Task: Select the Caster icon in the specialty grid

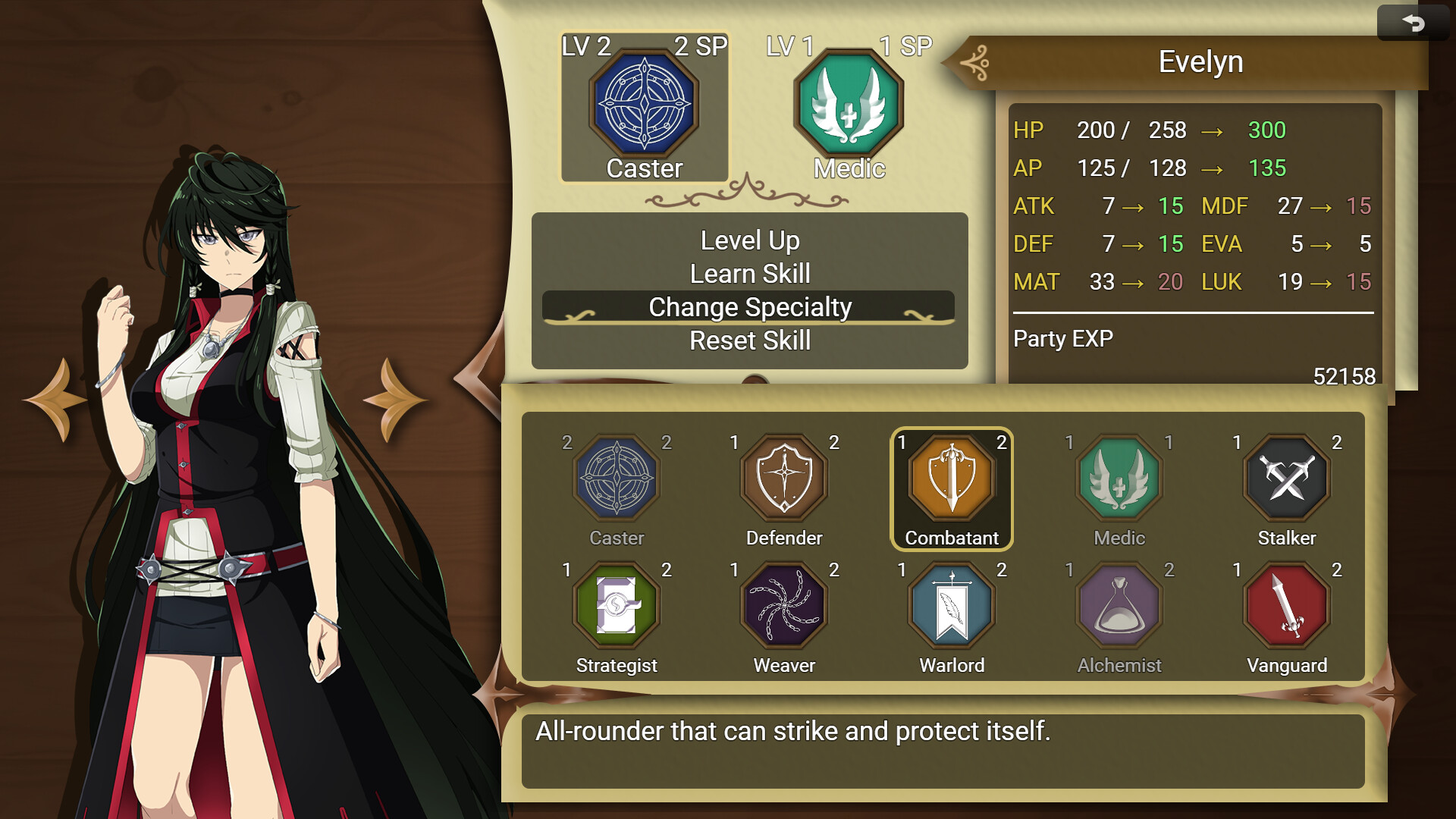Action: [617, 478]
